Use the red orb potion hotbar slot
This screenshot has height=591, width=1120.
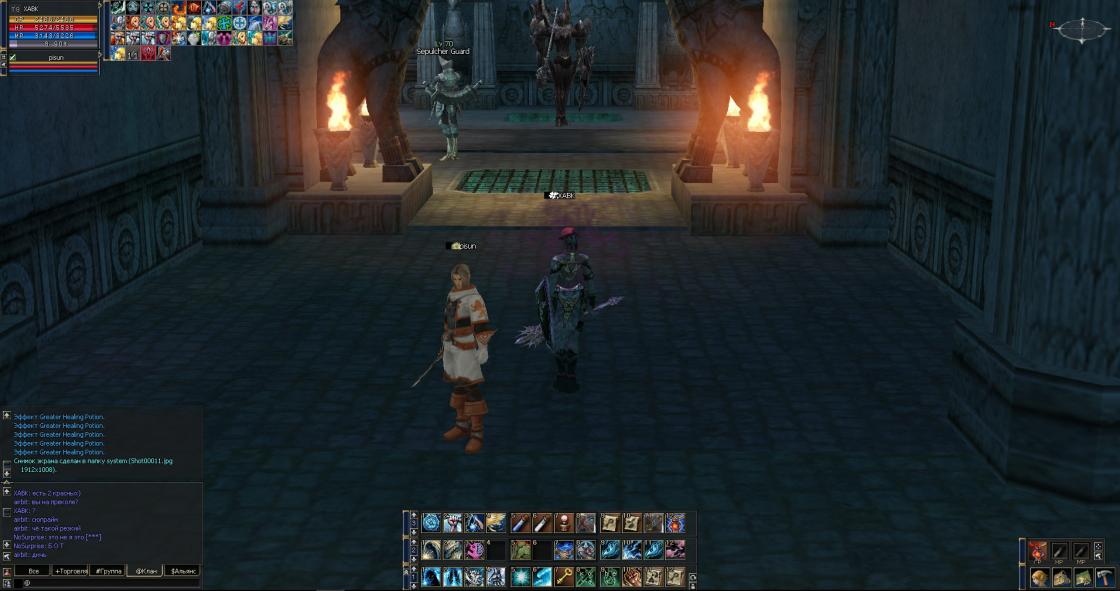pos(564,523)
